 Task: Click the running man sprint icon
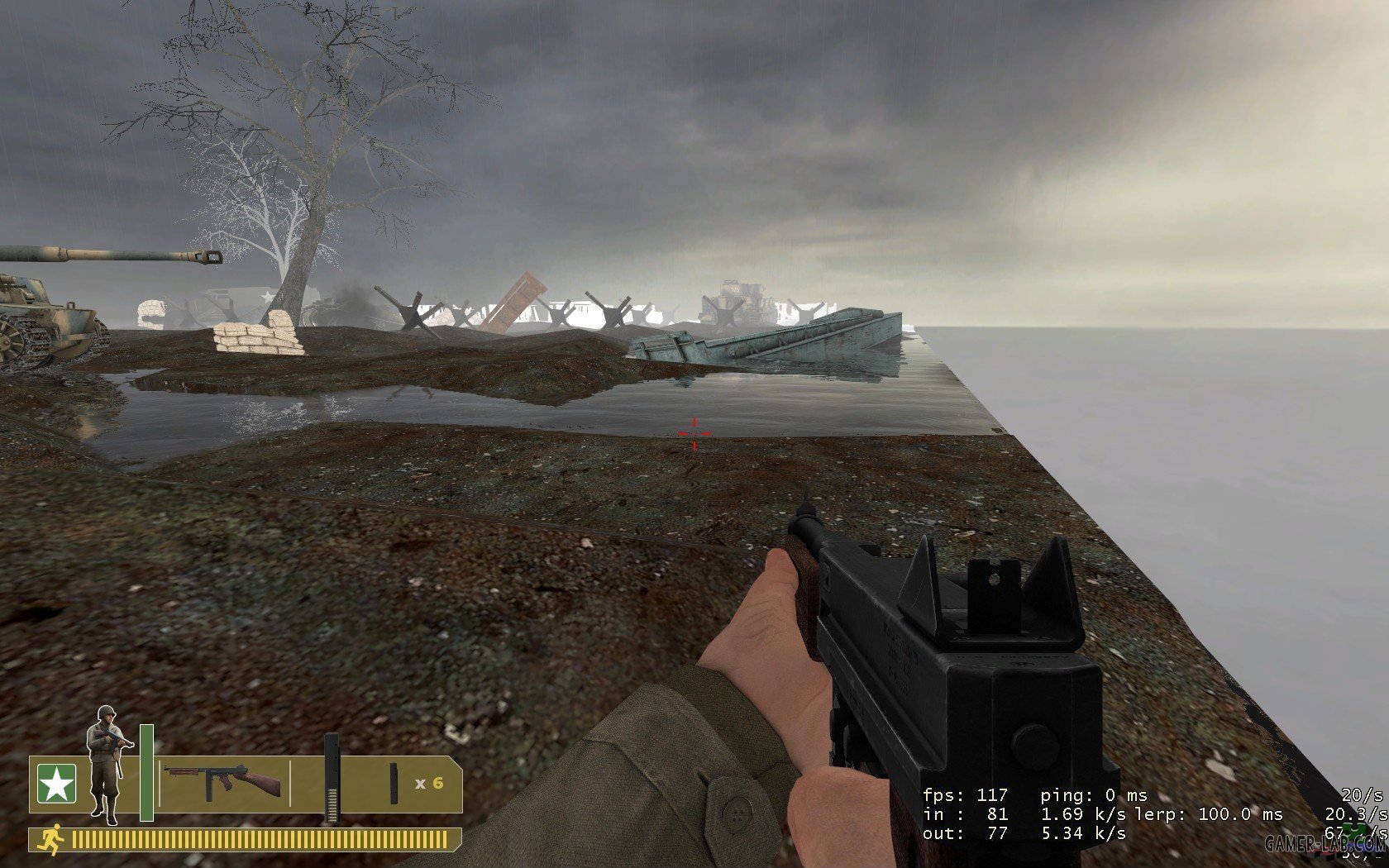51,841
